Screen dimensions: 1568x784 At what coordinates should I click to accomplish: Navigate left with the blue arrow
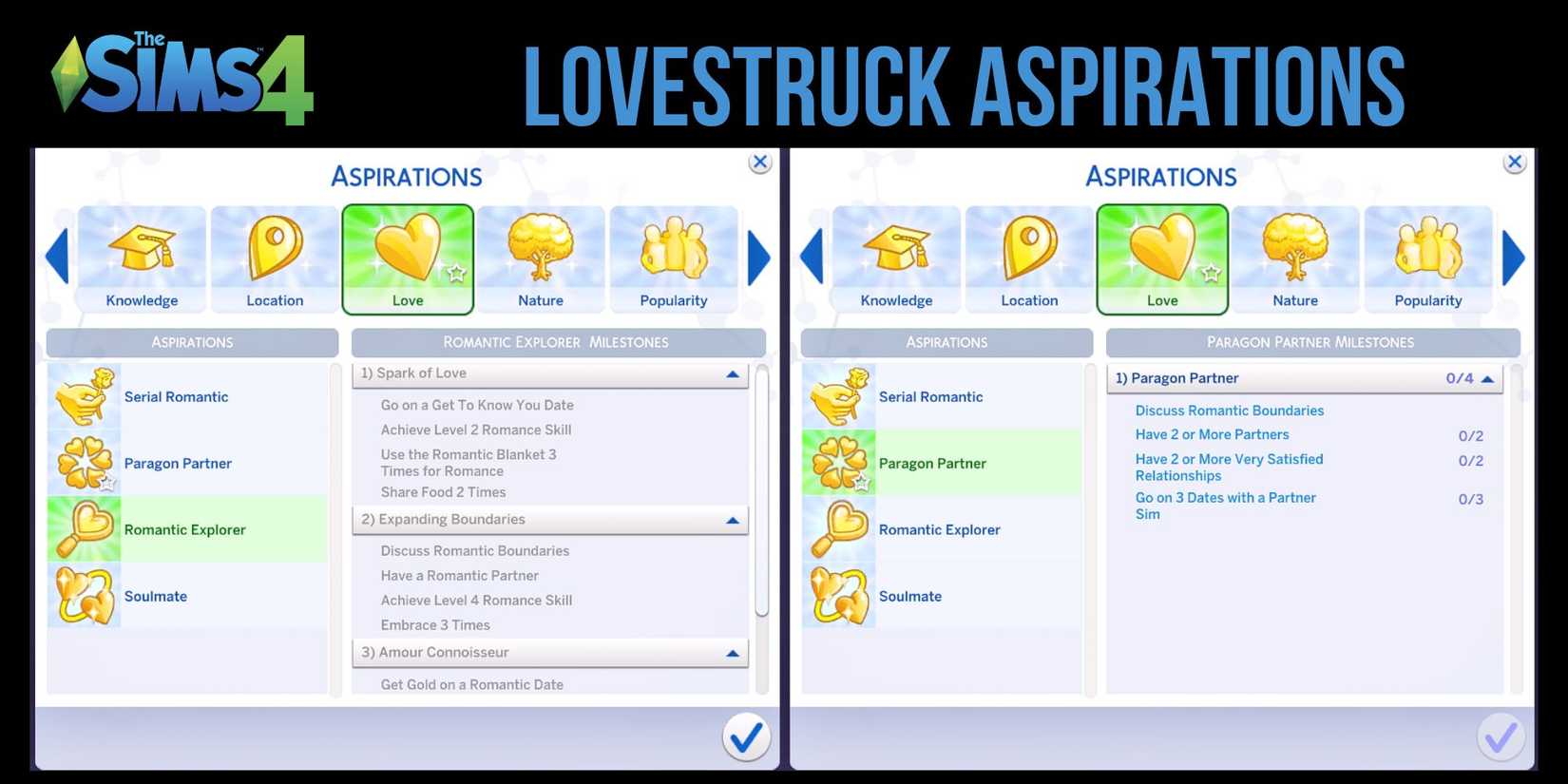point(56,257)
